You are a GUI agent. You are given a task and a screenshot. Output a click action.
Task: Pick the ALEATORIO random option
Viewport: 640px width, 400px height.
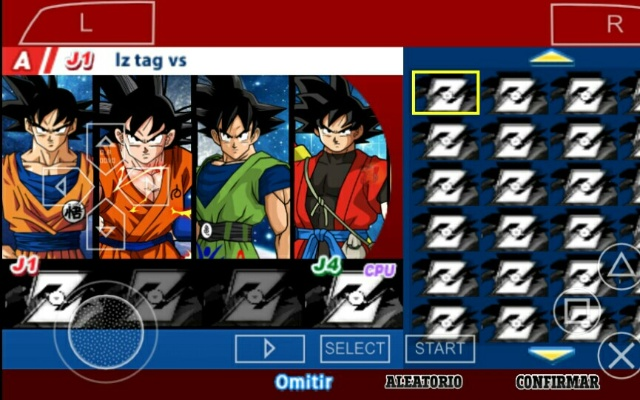coord(423,382)
